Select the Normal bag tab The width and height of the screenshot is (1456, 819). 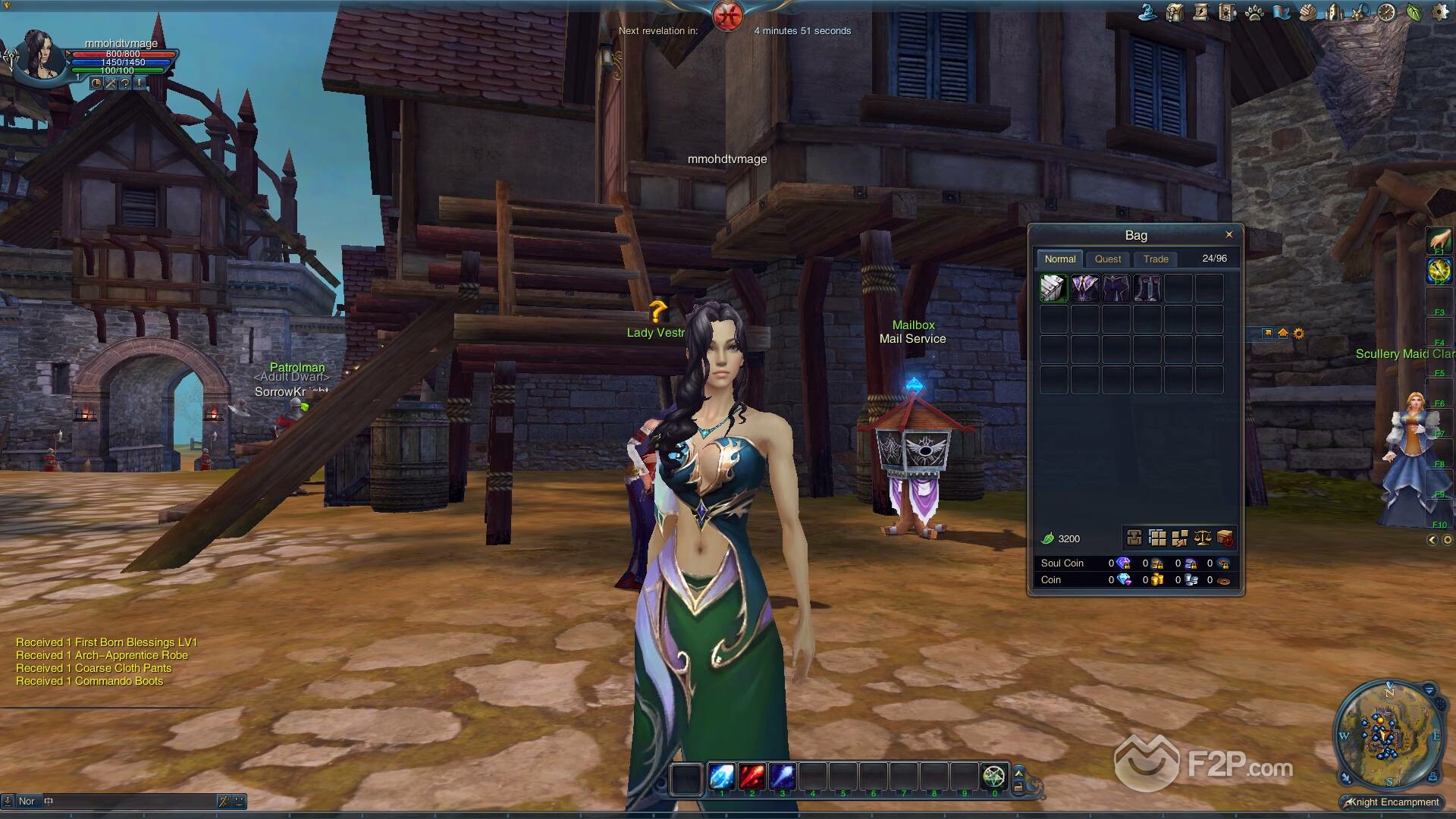(1059, 259)
